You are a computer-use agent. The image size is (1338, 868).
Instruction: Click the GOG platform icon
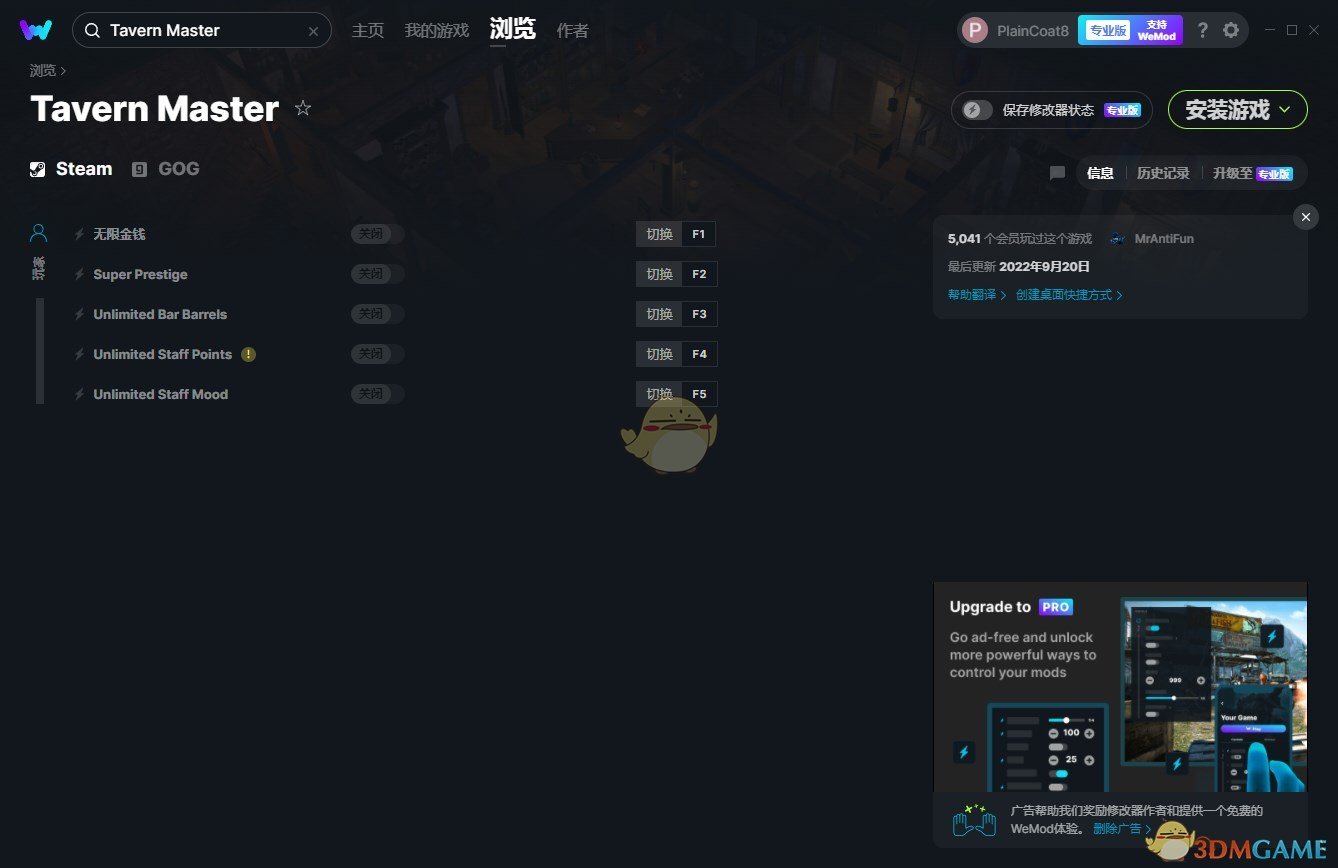(139, 169)
